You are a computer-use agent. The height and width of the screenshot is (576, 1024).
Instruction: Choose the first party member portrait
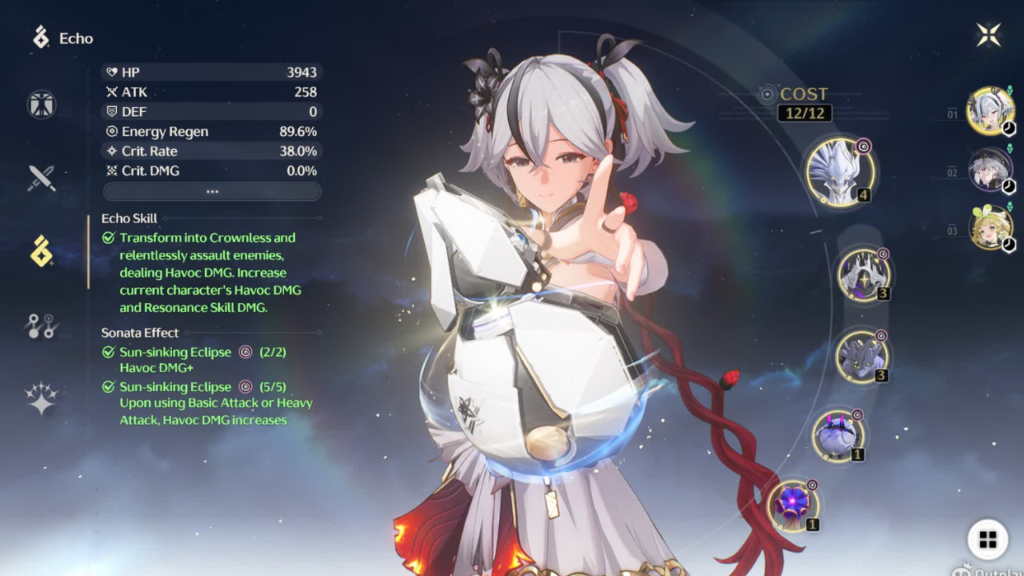point(990,110)
